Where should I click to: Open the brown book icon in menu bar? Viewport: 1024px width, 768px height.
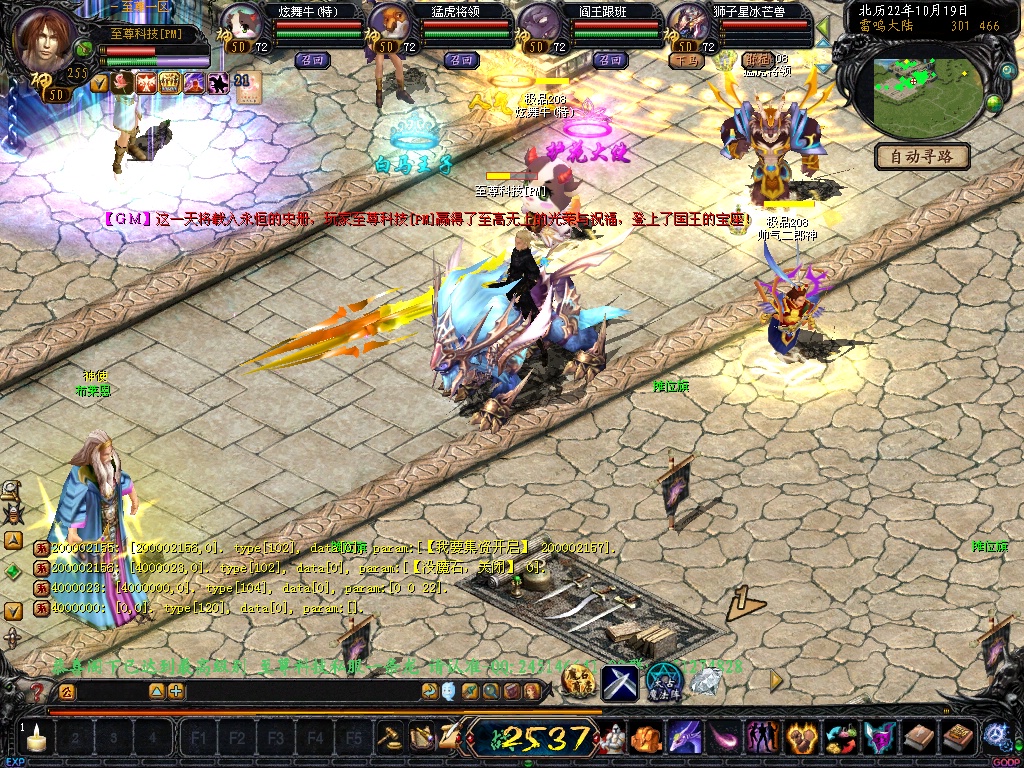point(918,739)
